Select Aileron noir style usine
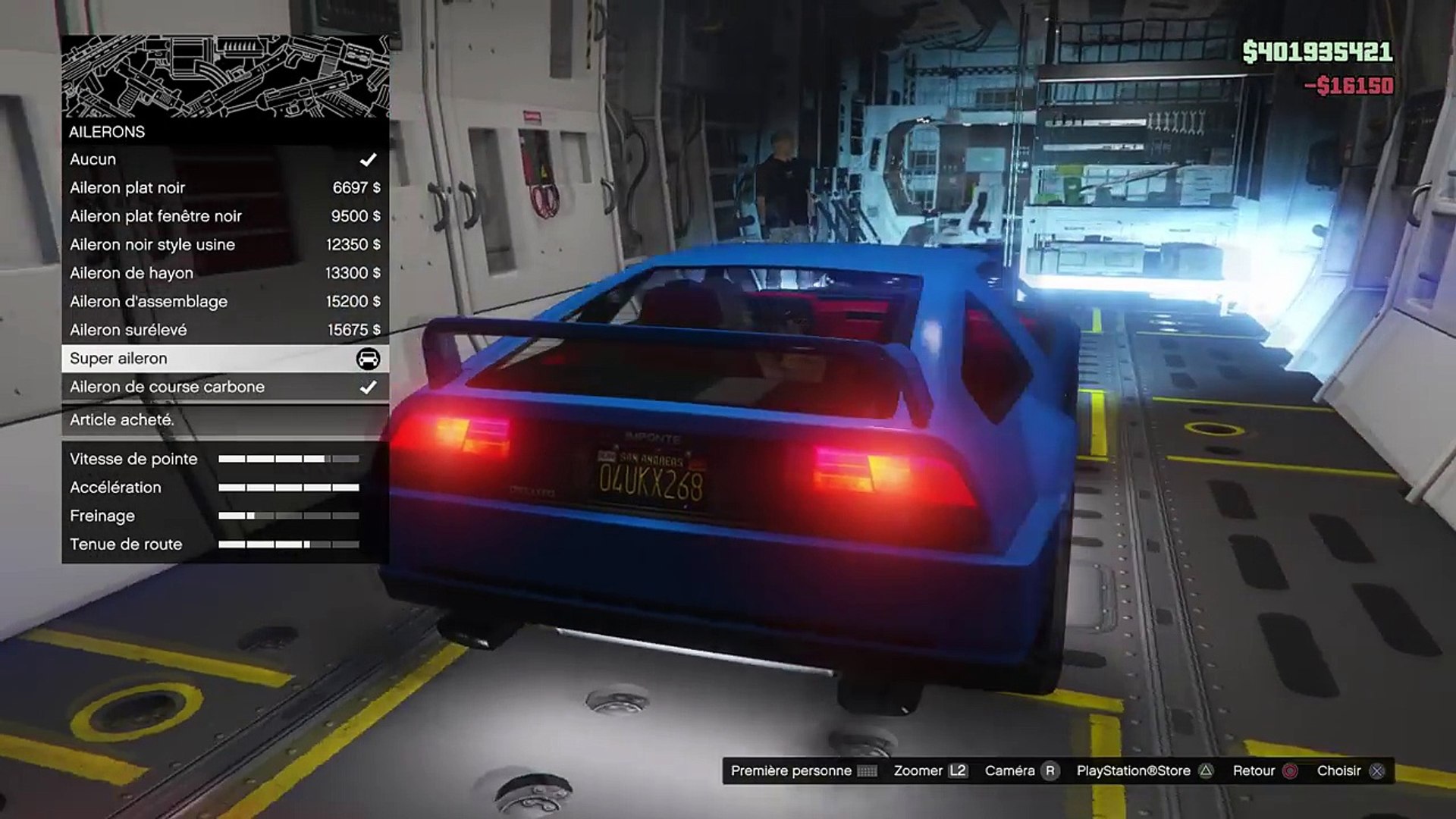 pyautogui.click(x=224, y=245)
